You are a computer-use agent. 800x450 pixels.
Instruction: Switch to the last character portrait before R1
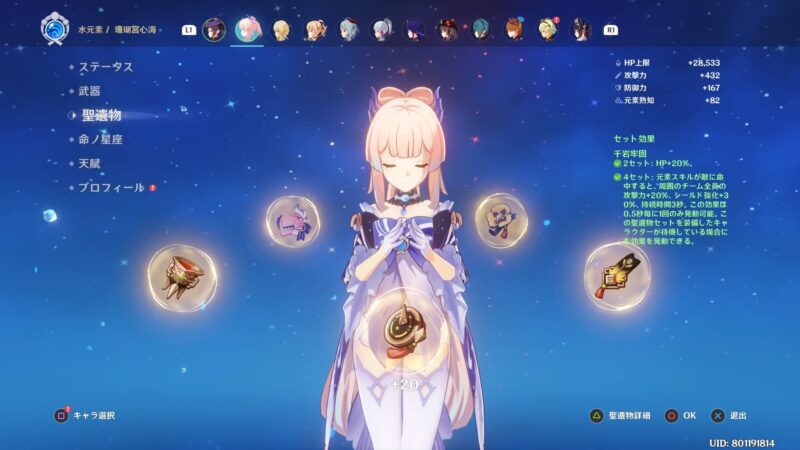[581, 29]
